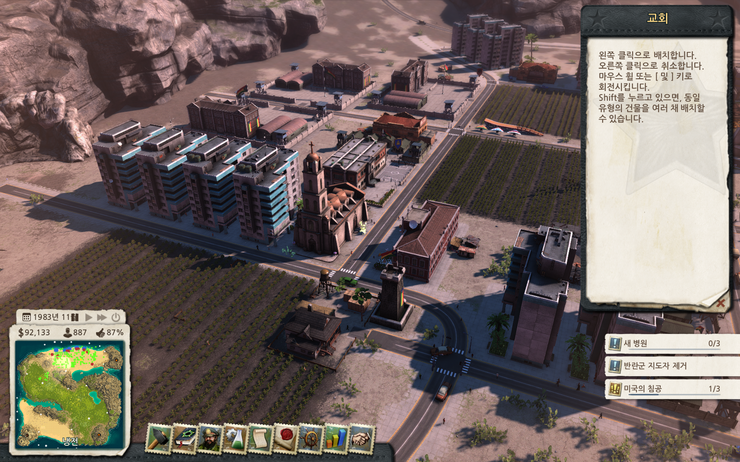Pause the game with the pause button
This screenshot has height=462, width=740.
pyautogui.click(x=75, y=316)
